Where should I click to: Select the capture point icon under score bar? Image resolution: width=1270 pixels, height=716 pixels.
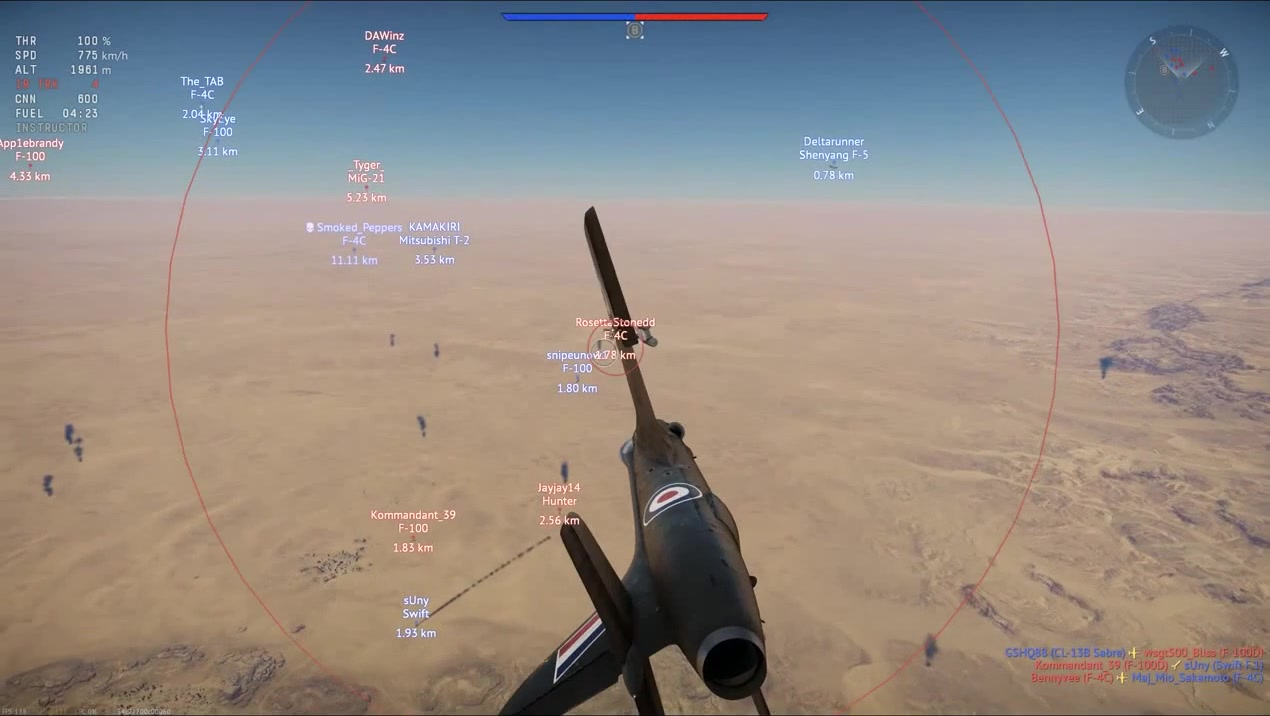tap(634, 31)
